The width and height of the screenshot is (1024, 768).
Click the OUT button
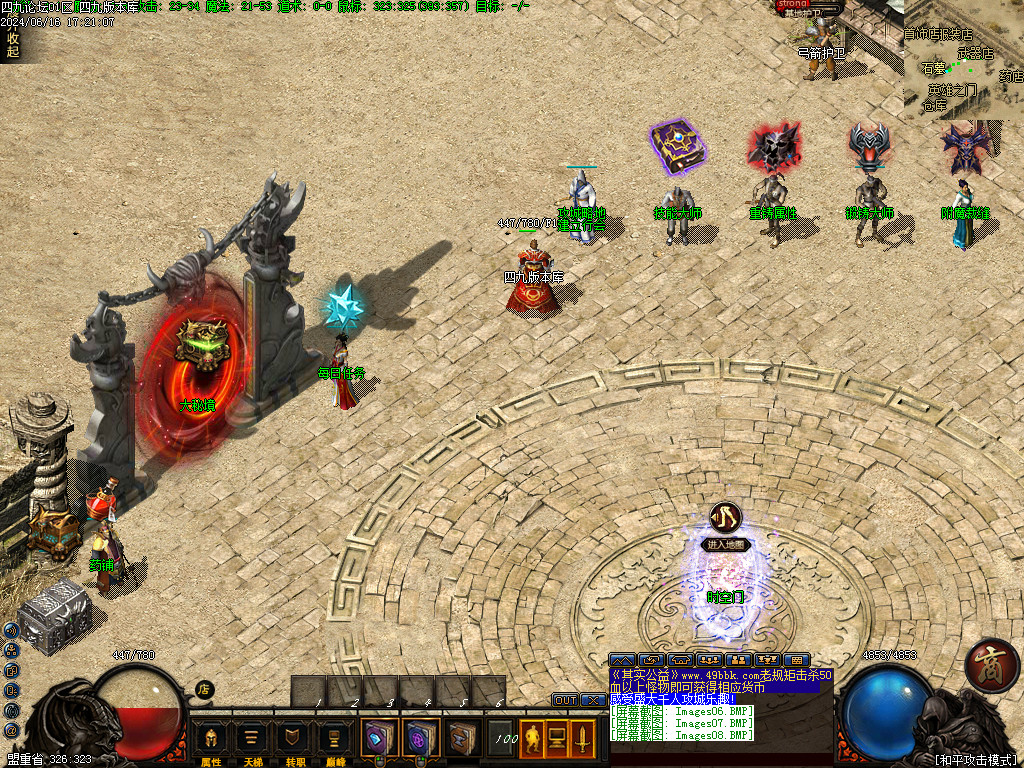[x=565, y=700]
